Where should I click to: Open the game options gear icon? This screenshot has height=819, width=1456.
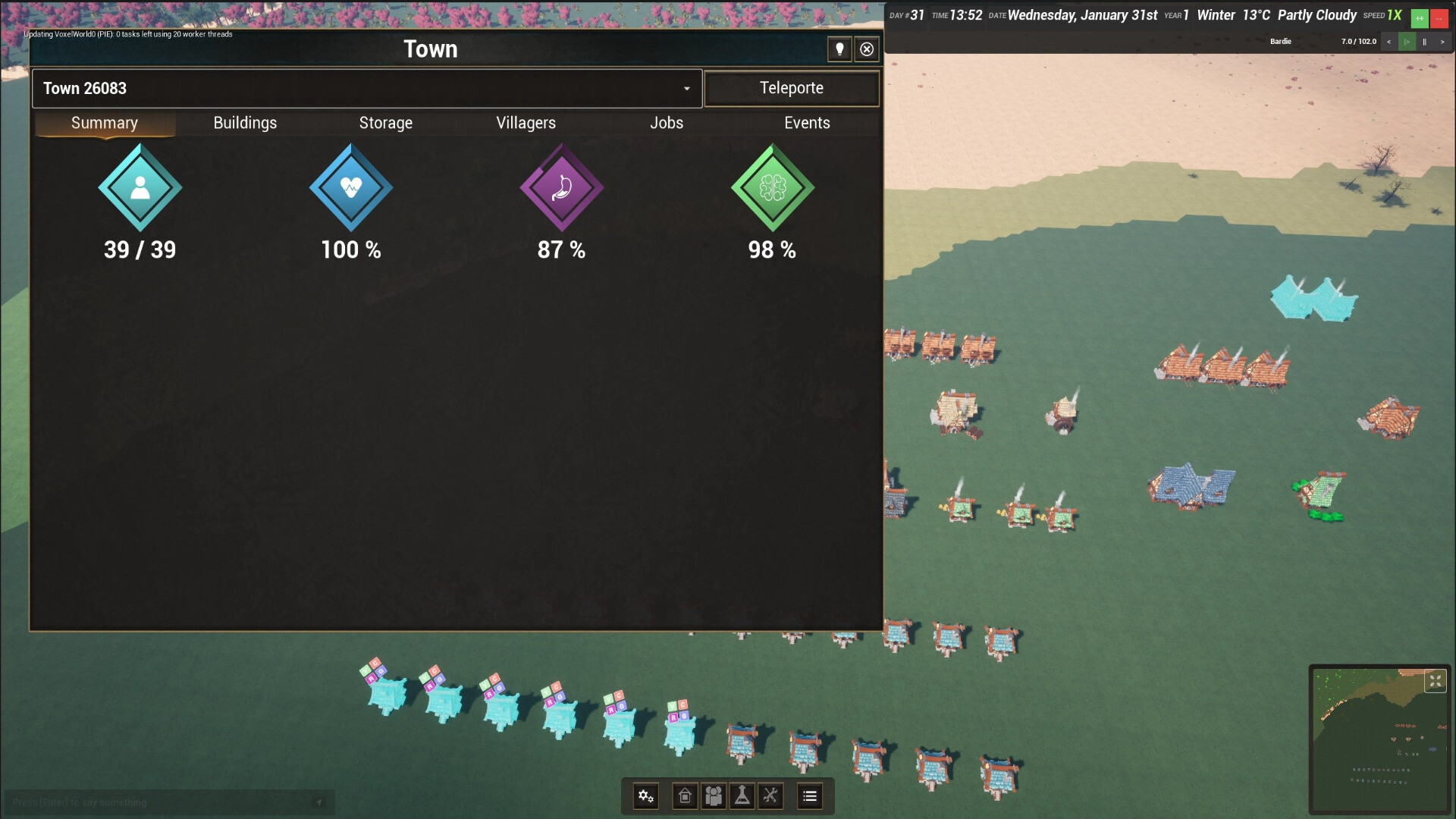(645, 796)
